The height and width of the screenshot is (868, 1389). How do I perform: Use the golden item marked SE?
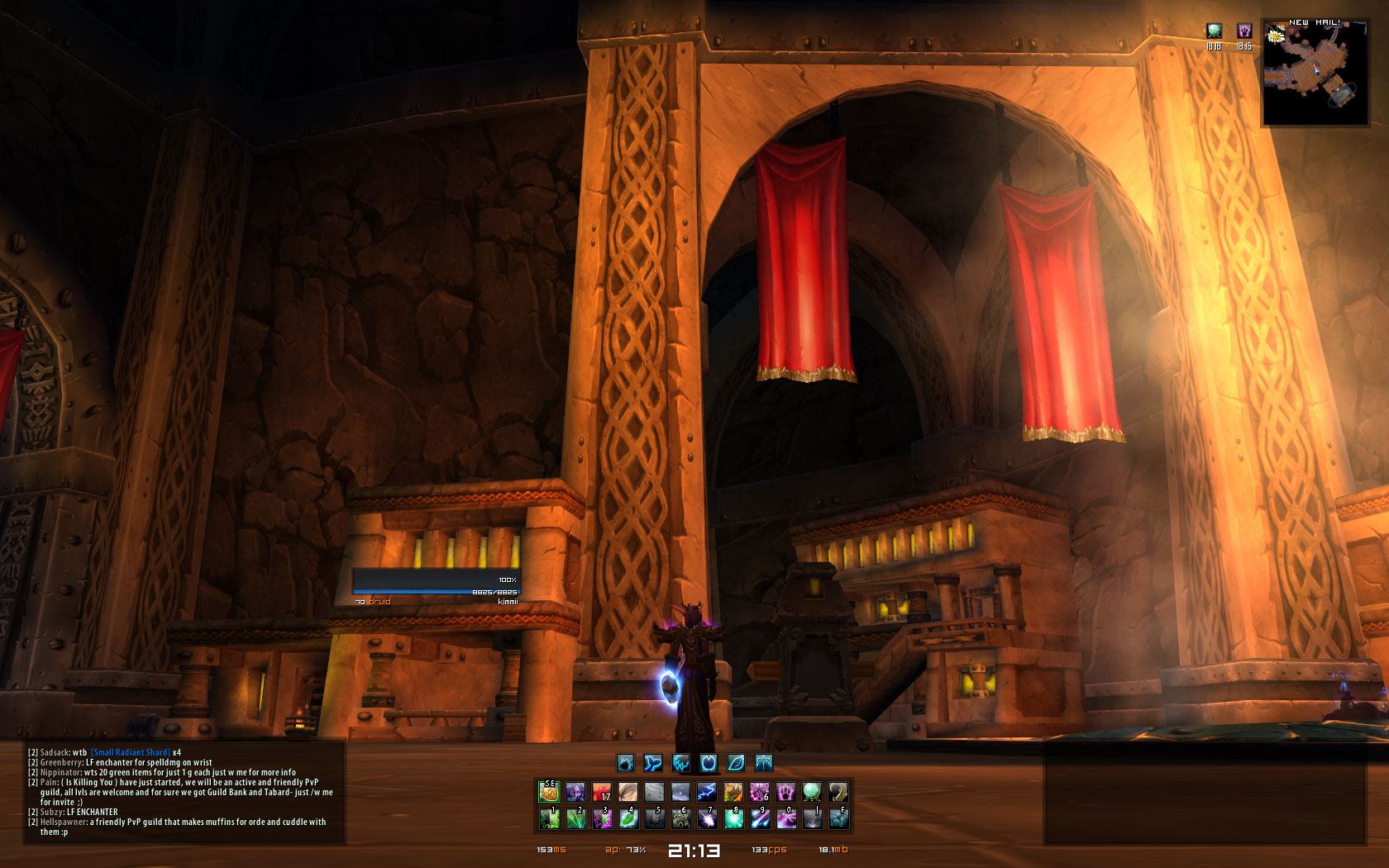point(549,792)
